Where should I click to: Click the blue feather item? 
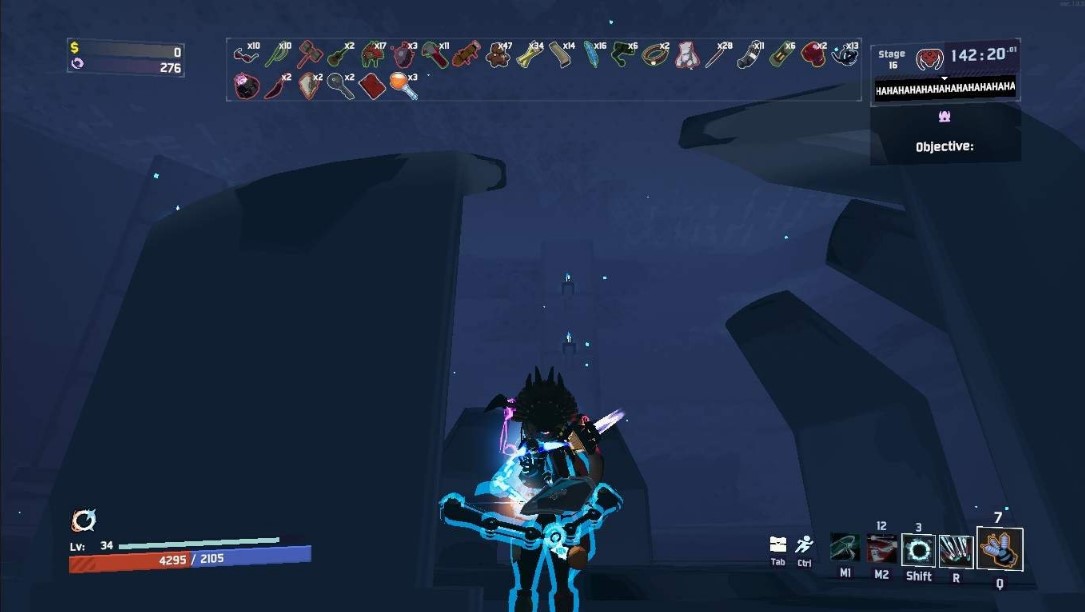(591, 55)
